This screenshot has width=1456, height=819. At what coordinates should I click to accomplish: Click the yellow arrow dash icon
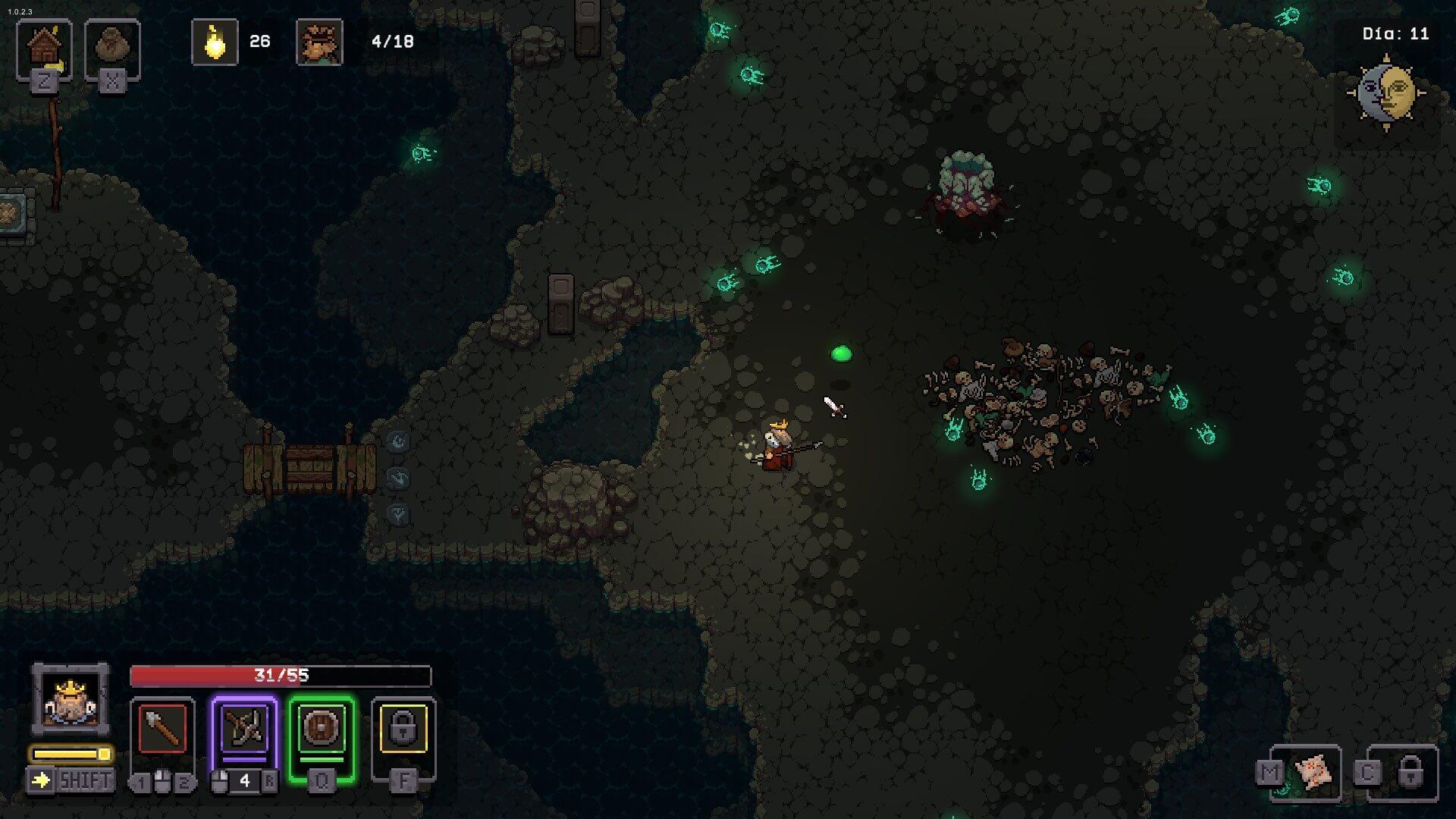pos(41,780)
